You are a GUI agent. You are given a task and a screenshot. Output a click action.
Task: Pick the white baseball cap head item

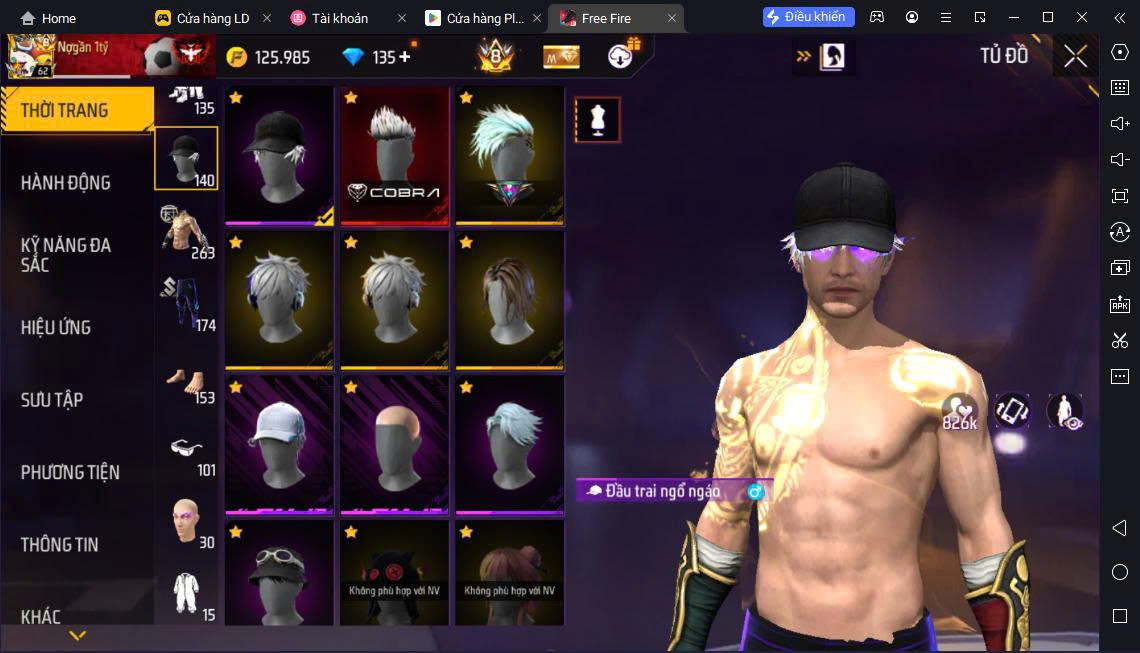pos(279,444)
